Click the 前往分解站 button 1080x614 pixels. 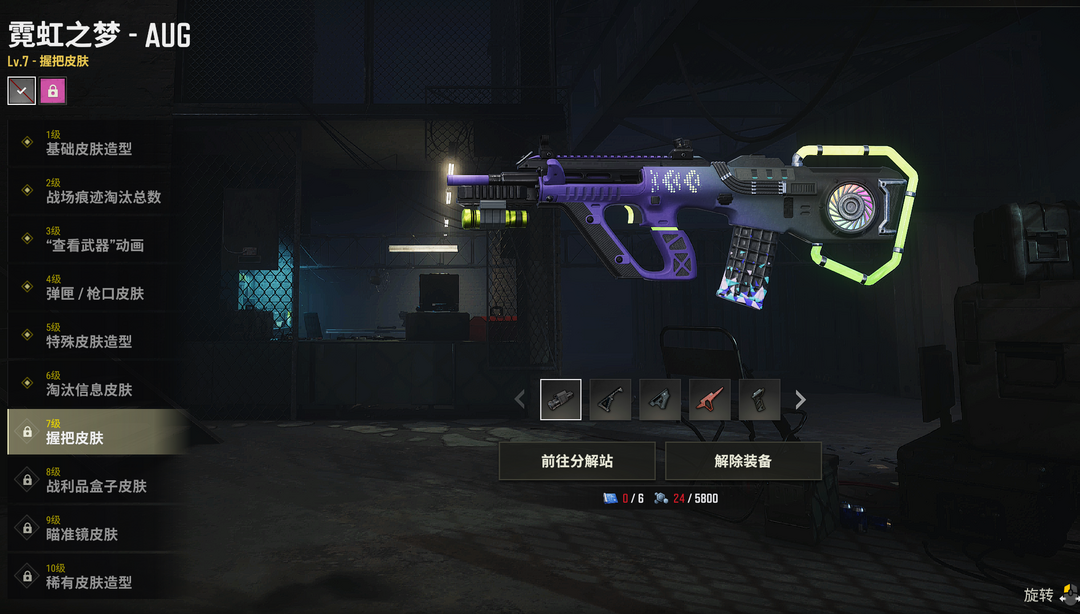pyautogui.click(x=577, y=461)
